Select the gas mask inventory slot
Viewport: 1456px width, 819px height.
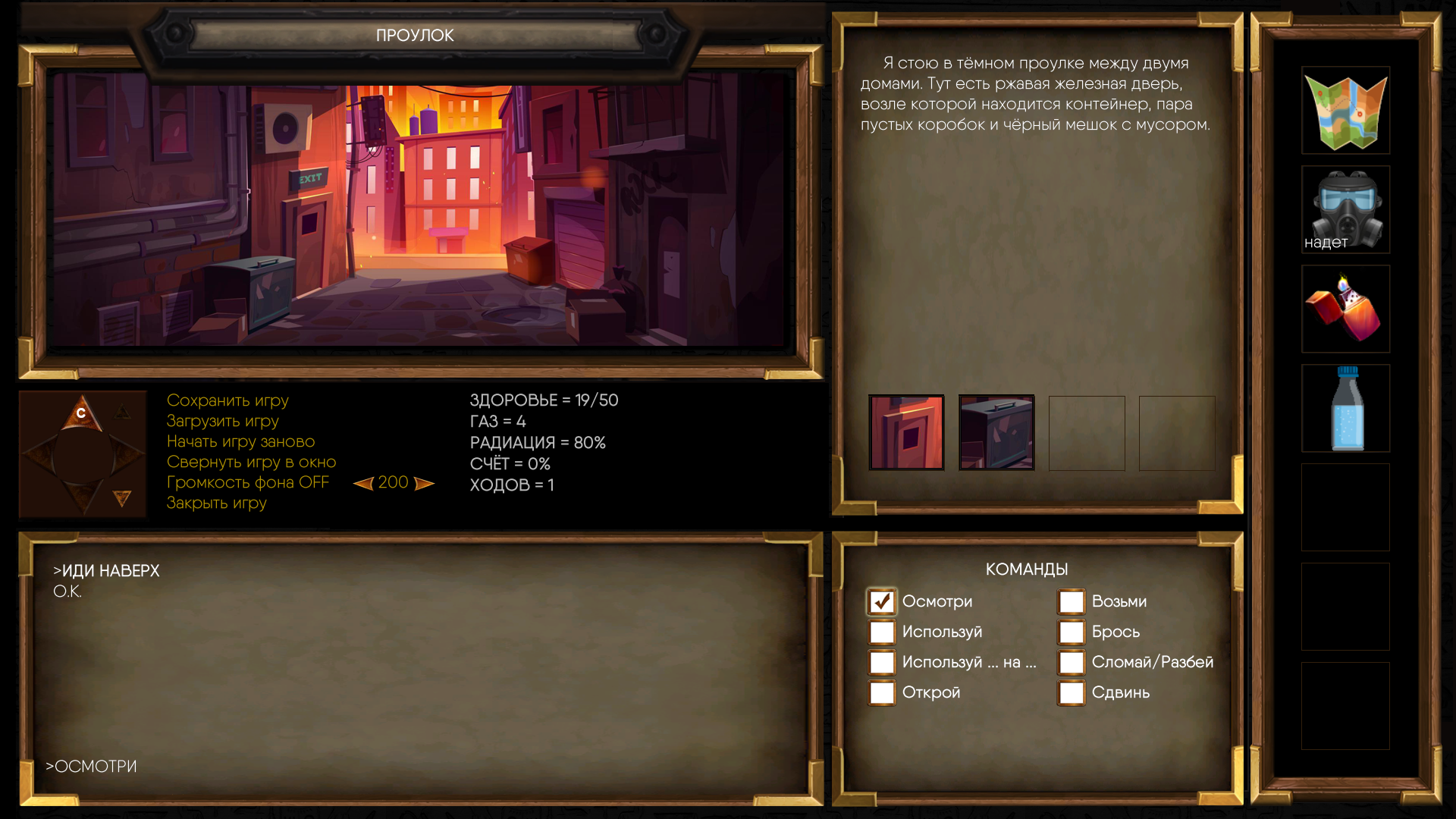point(1346,210)
